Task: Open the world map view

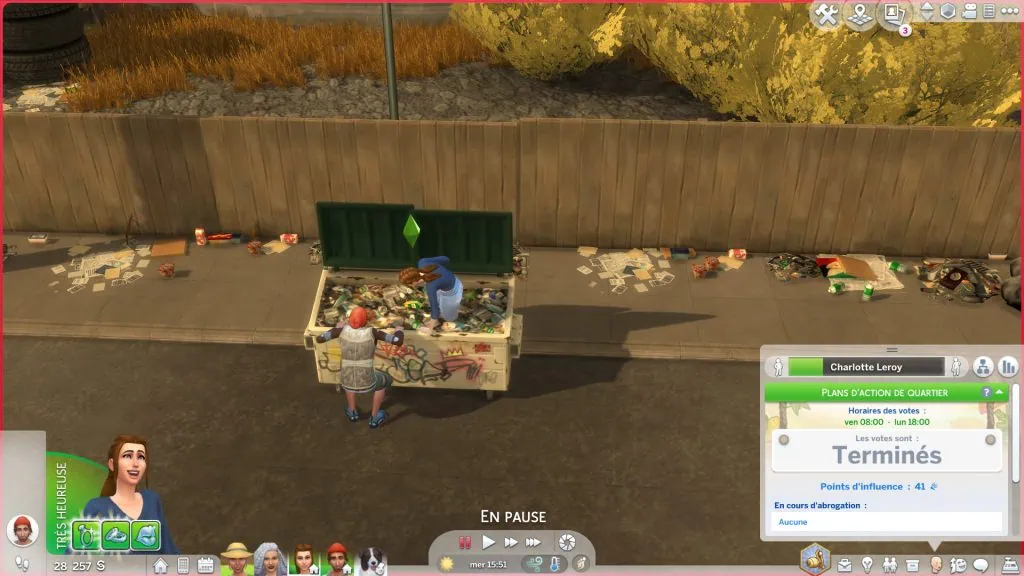Action: tap(857, 15)
